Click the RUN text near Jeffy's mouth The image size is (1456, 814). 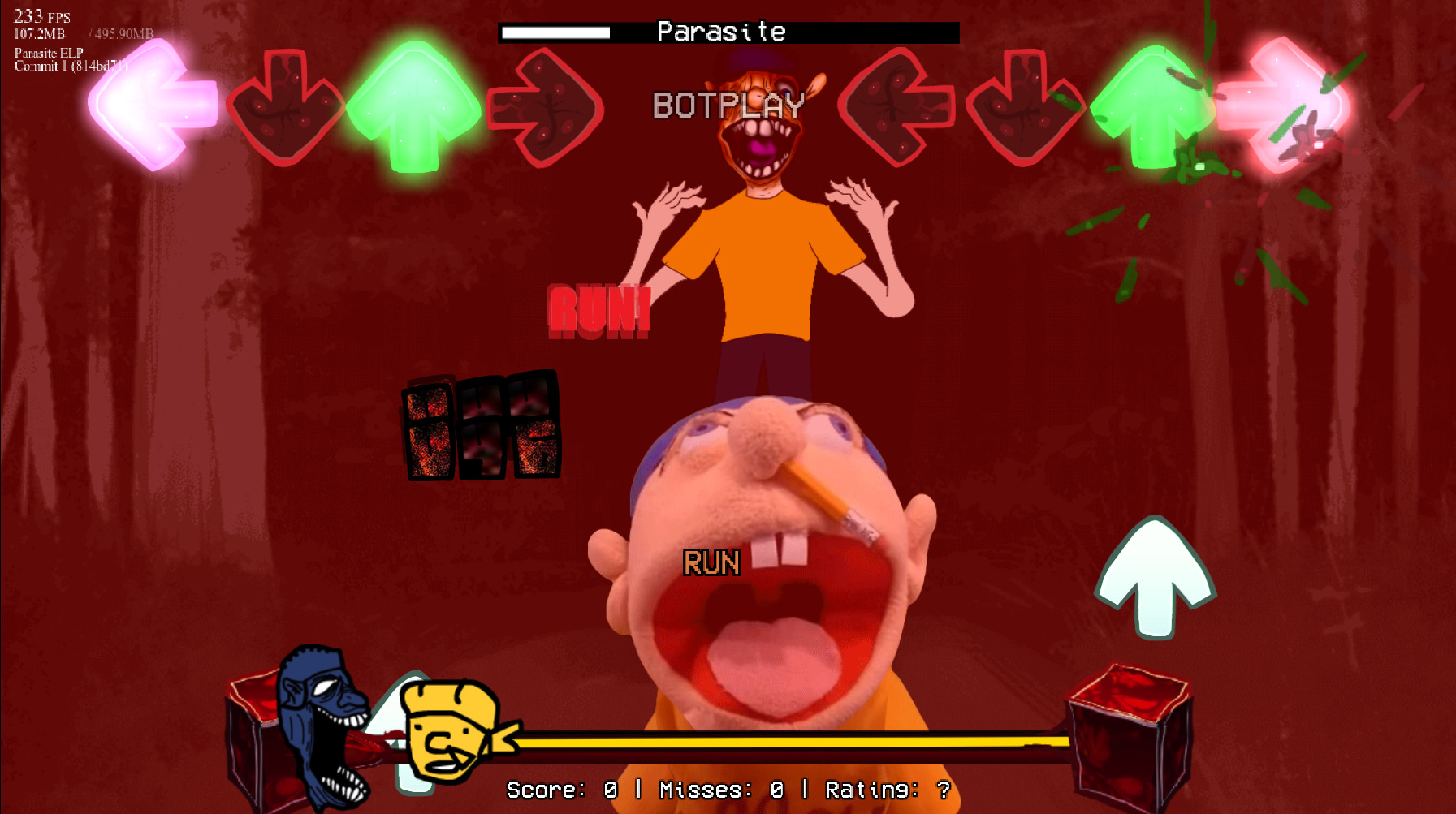711,562
